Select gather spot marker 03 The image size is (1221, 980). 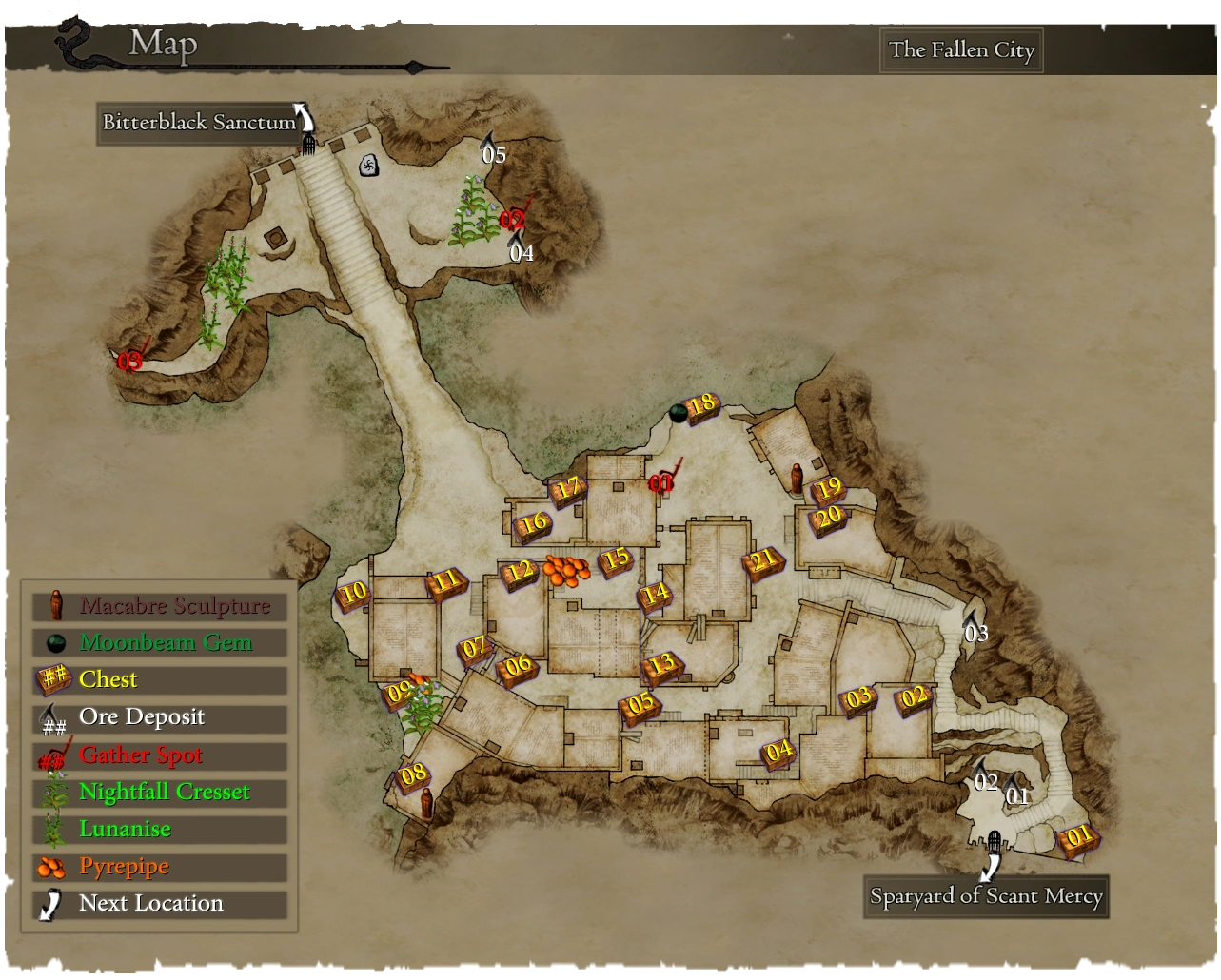click(x=130, y=361)
